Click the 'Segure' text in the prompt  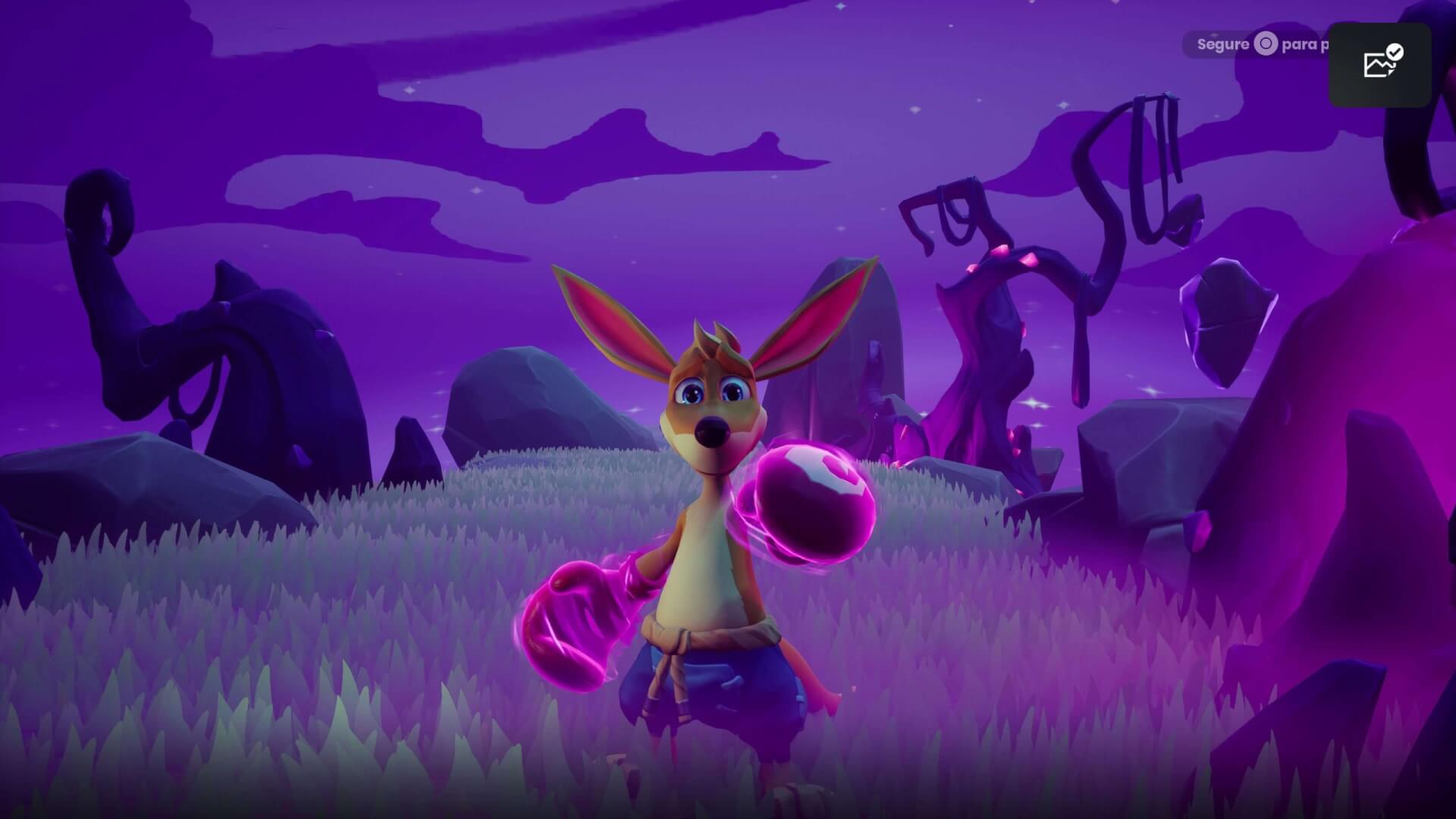1223,44
